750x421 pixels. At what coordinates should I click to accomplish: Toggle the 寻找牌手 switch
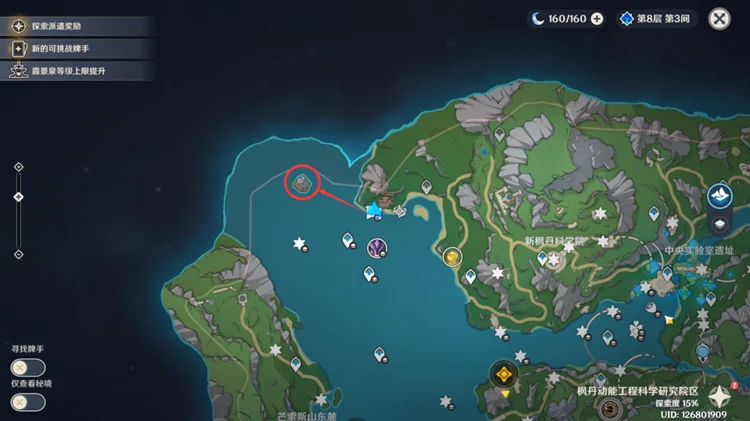click(28, 366)
